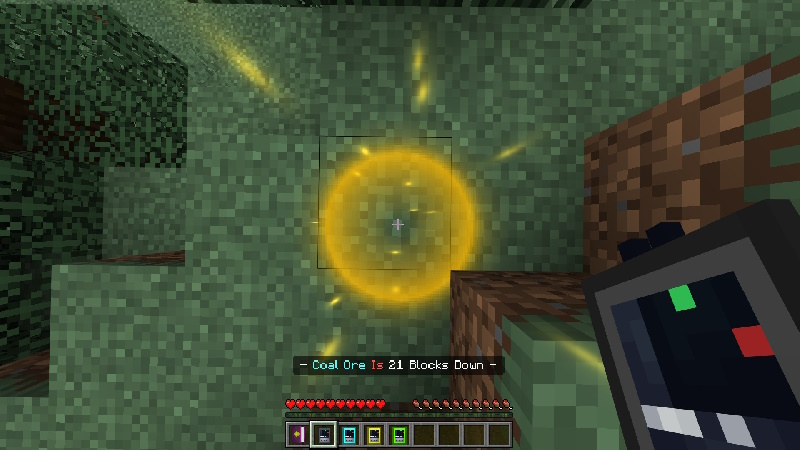The image size is (800, 450).
Task: Select the green-framed ore finder slot
Action: [x=398, y=434]
